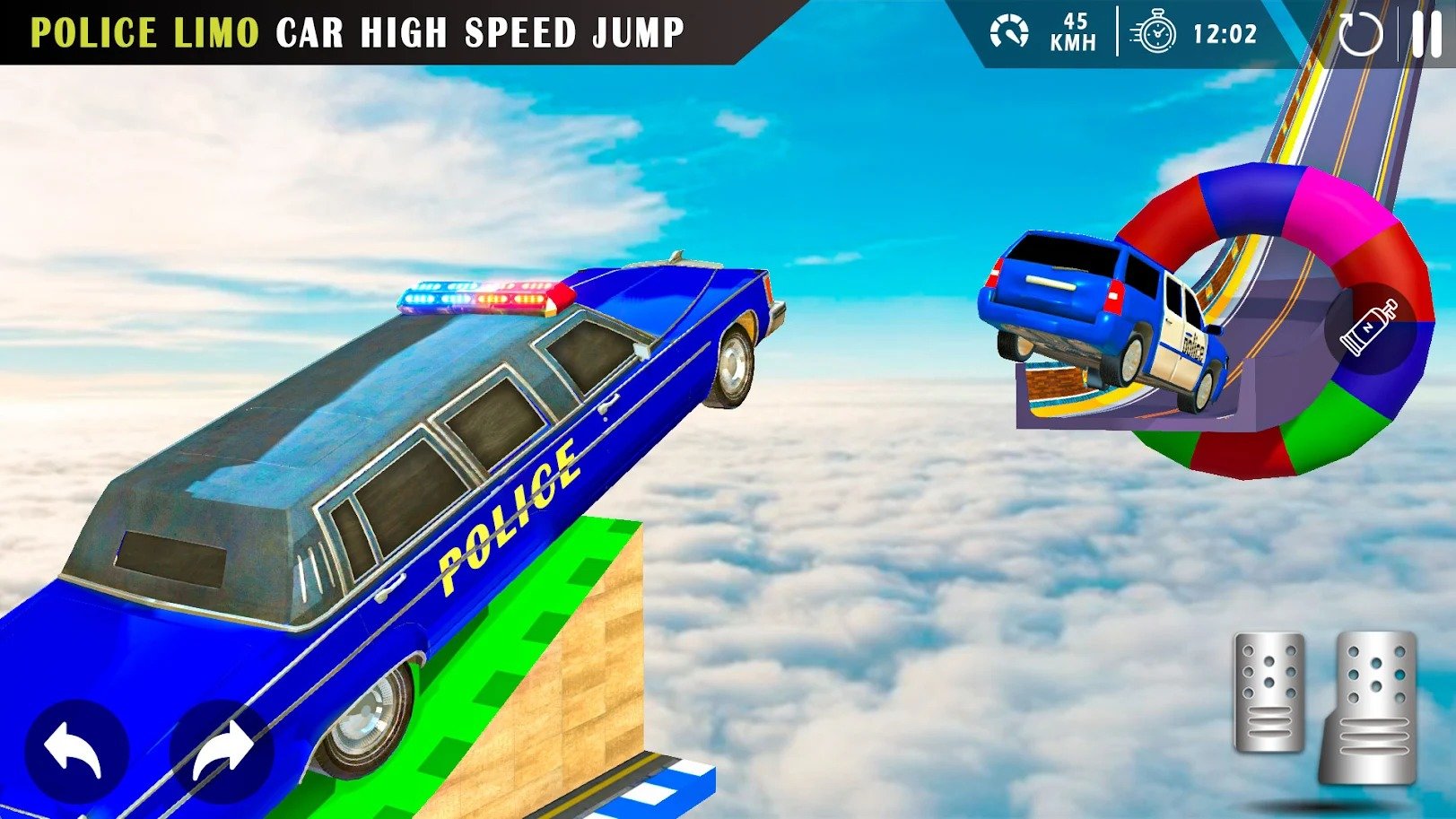
Task: Click the 12:02 timer reading
Action: click(x=1225, y=34)
